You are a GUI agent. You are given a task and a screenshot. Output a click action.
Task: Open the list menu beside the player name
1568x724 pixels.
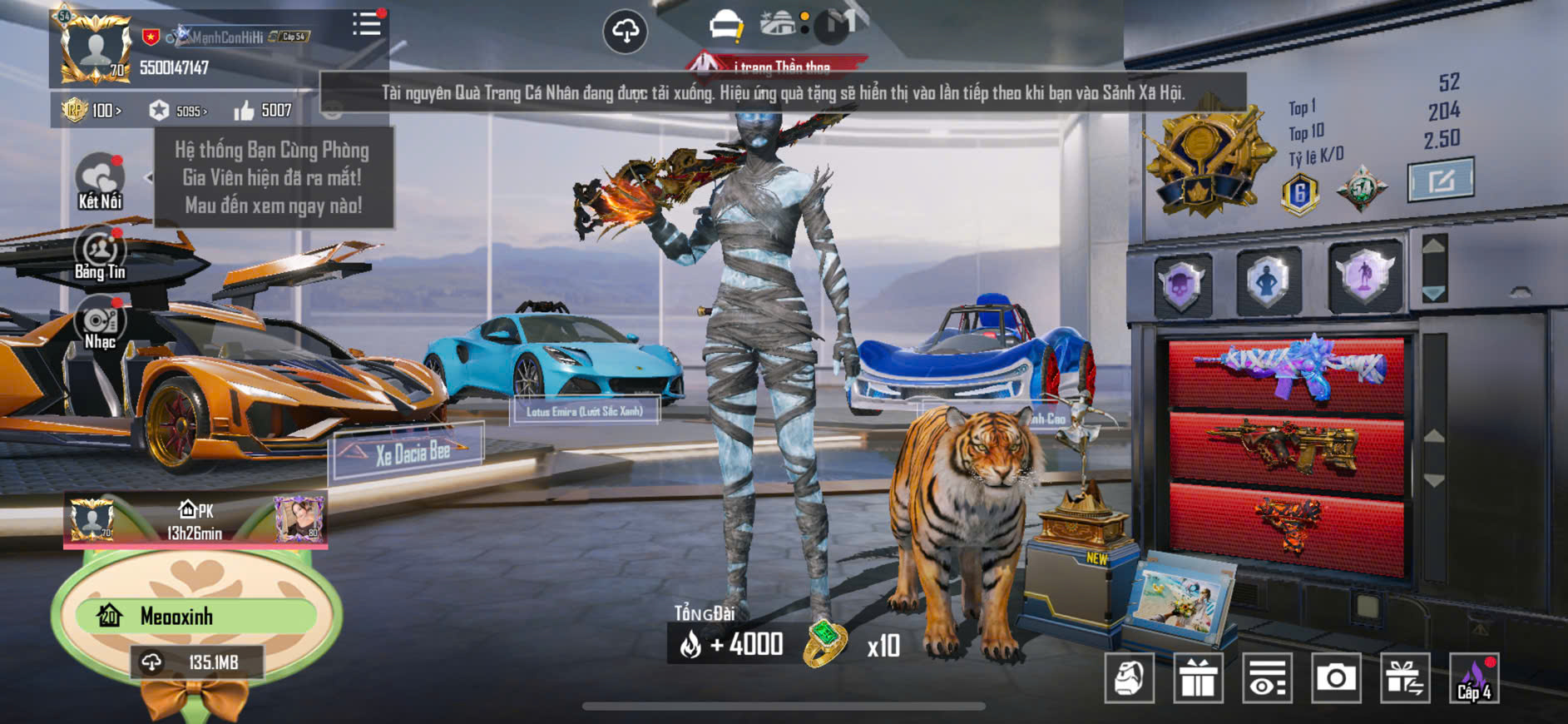[x=366, y=24]
